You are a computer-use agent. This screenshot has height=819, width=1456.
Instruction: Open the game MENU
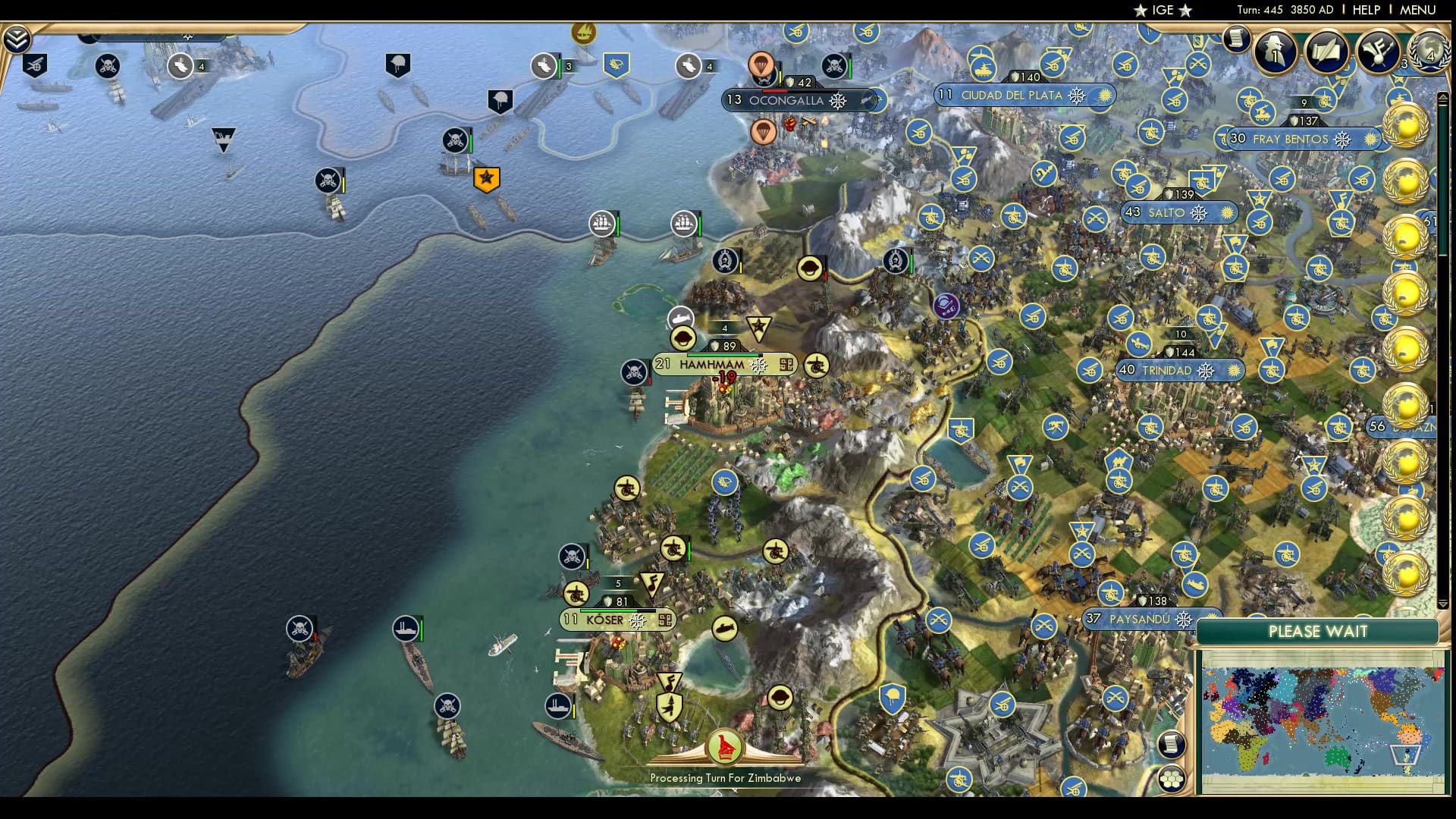click(x=1417, y=10)
